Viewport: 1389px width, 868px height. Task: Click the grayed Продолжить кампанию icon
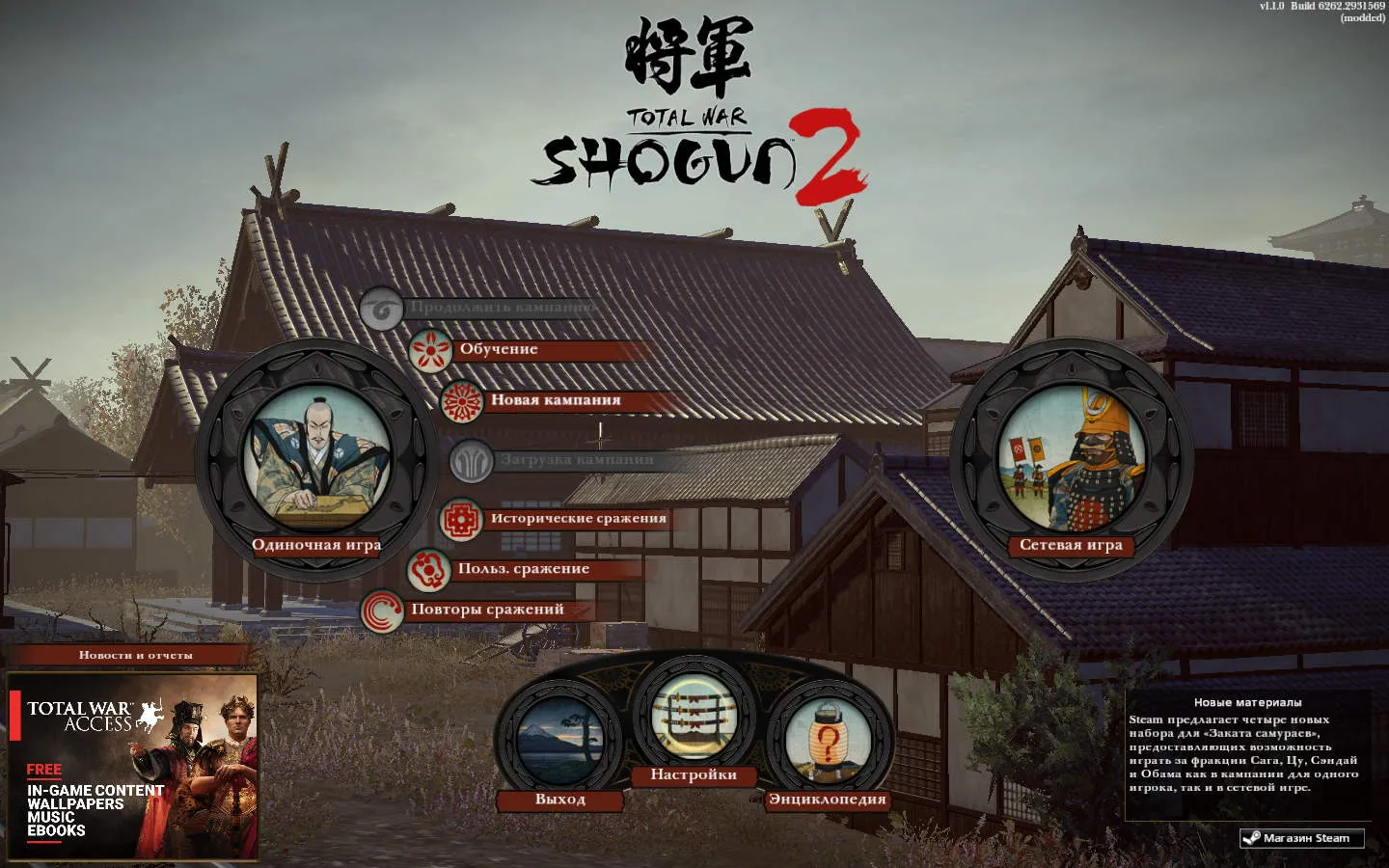(x=382, y=309)
